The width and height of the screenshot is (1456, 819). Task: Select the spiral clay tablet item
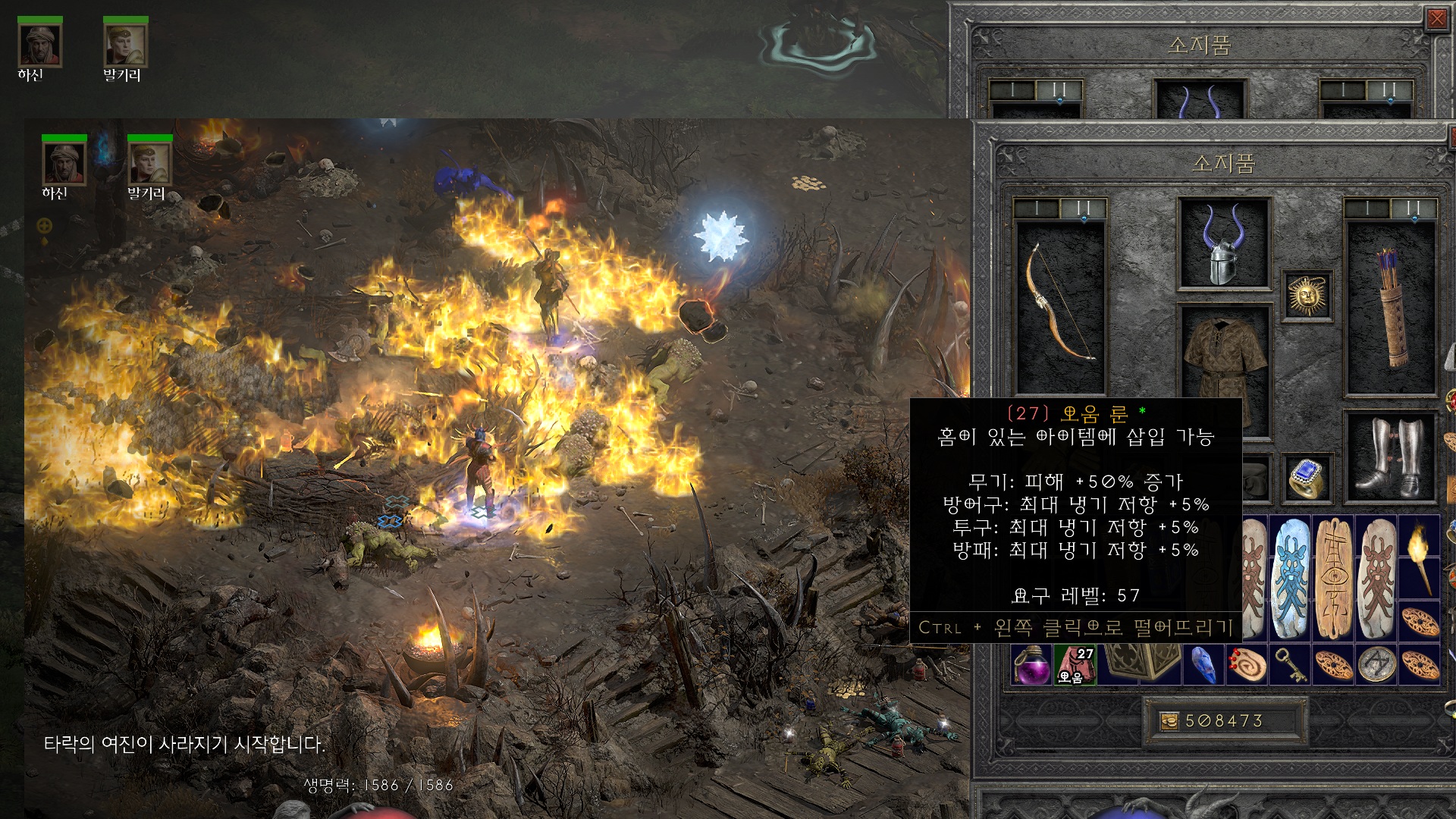click(x=1247, y=664)
